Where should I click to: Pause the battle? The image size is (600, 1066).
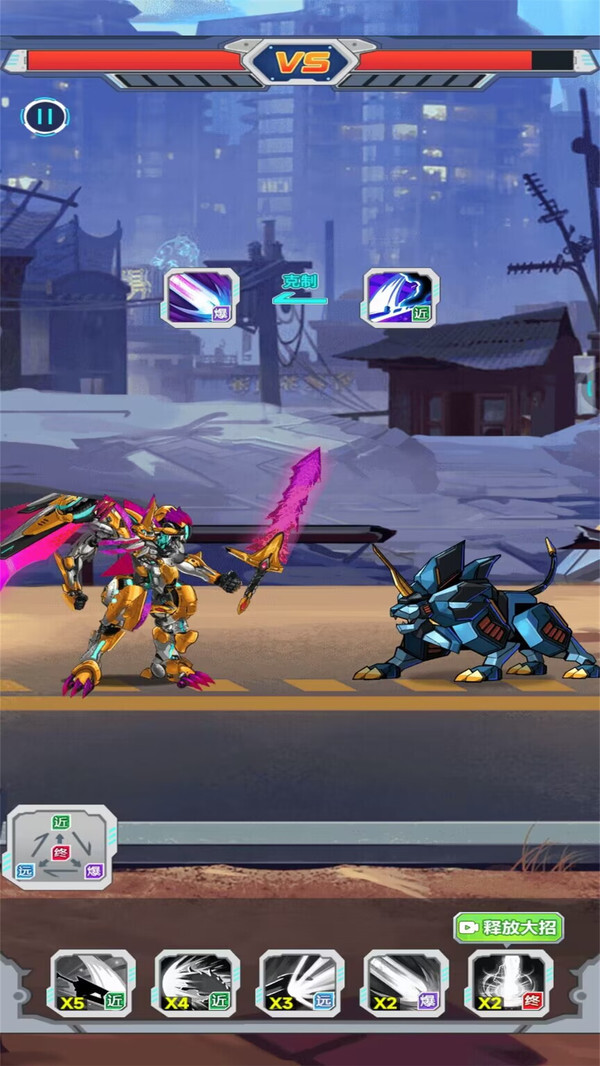[44, 116]
